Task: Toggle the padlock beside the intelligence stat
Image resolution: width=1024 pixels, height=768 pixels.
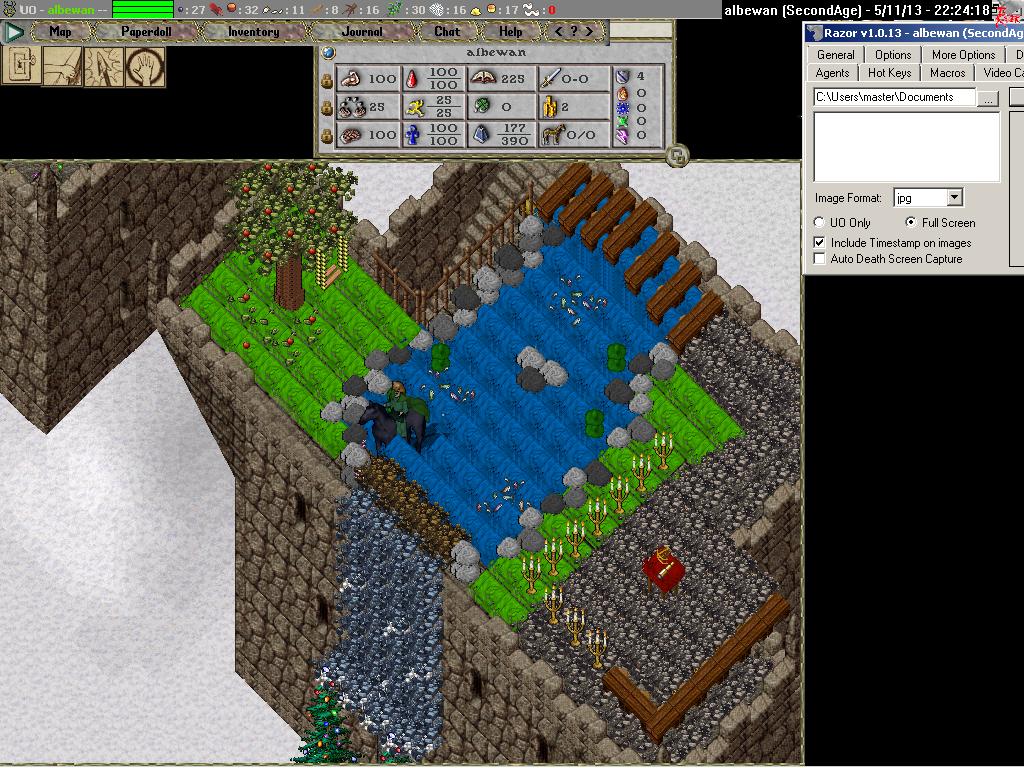Action: click(x=326, y=135)
